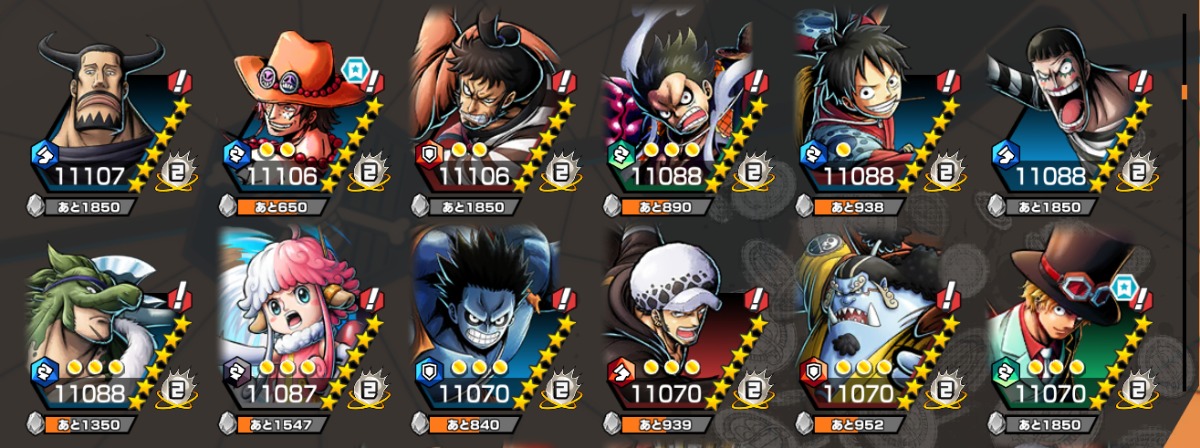Pick Gear Four Snakeman Luffy tile
The width and height of the screenshot is (1200, 448).
(x=680, y=115)
